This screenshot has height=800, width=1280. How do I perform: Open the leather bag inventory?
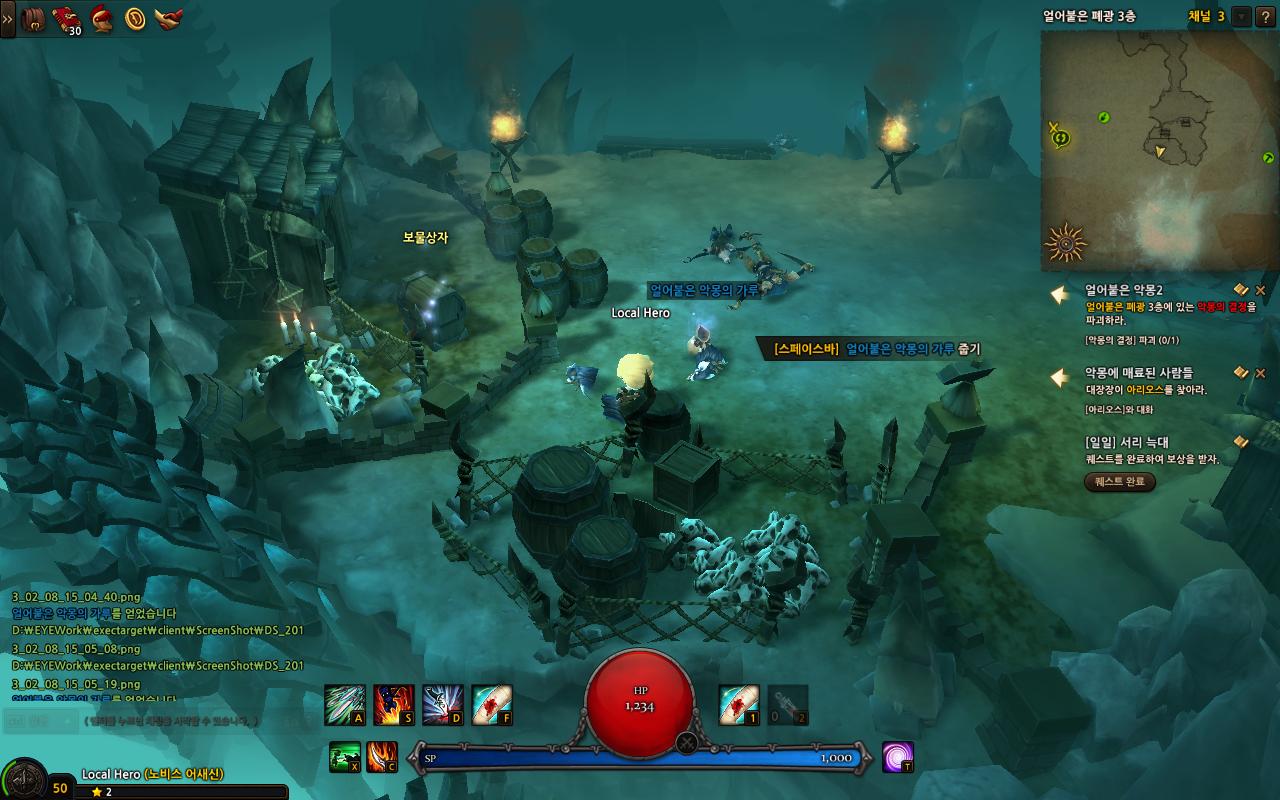click(x=34, y=18)
